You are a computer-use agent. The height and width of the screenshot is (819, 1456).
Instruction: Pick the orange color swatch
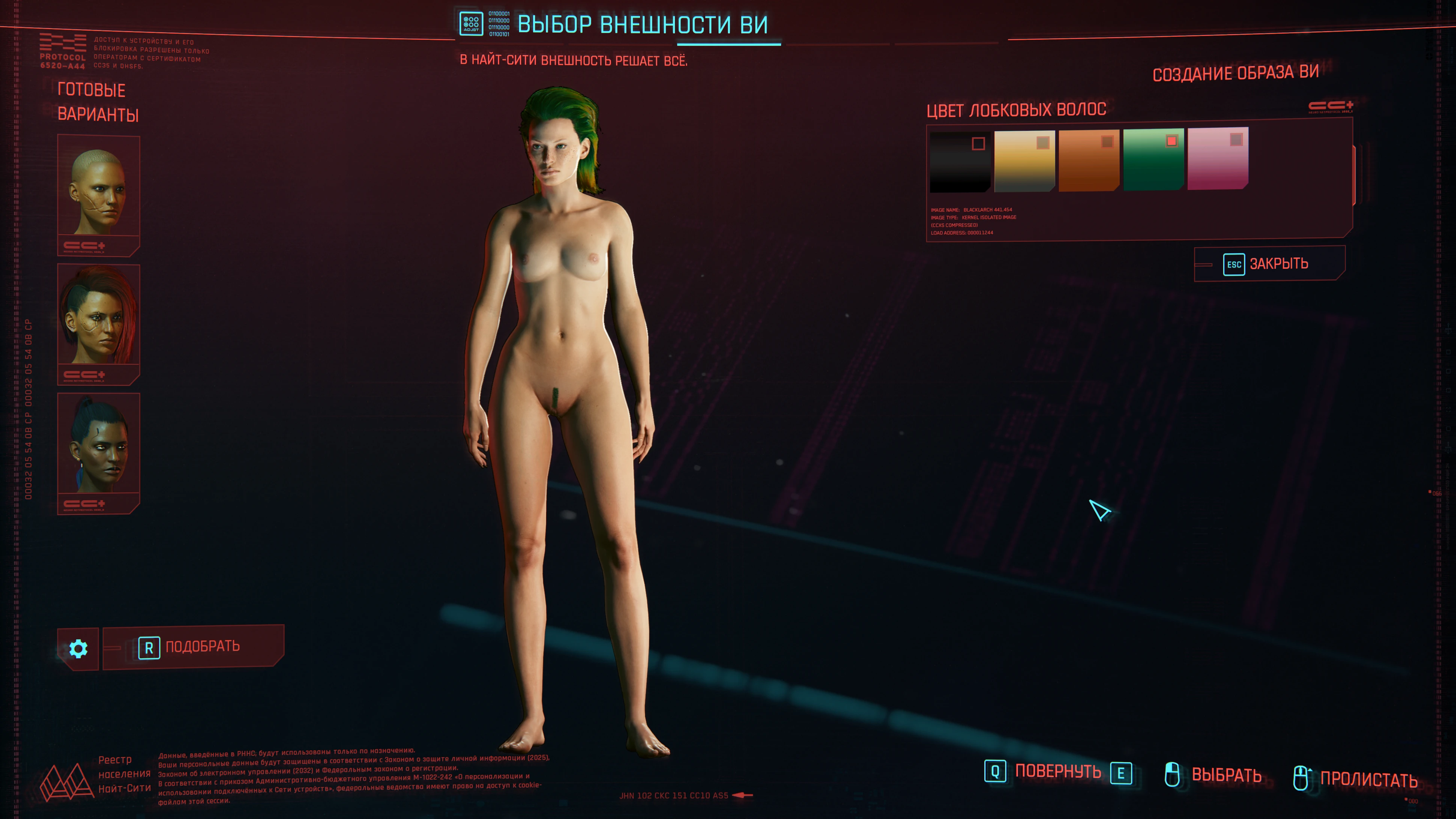(1088, 161)
